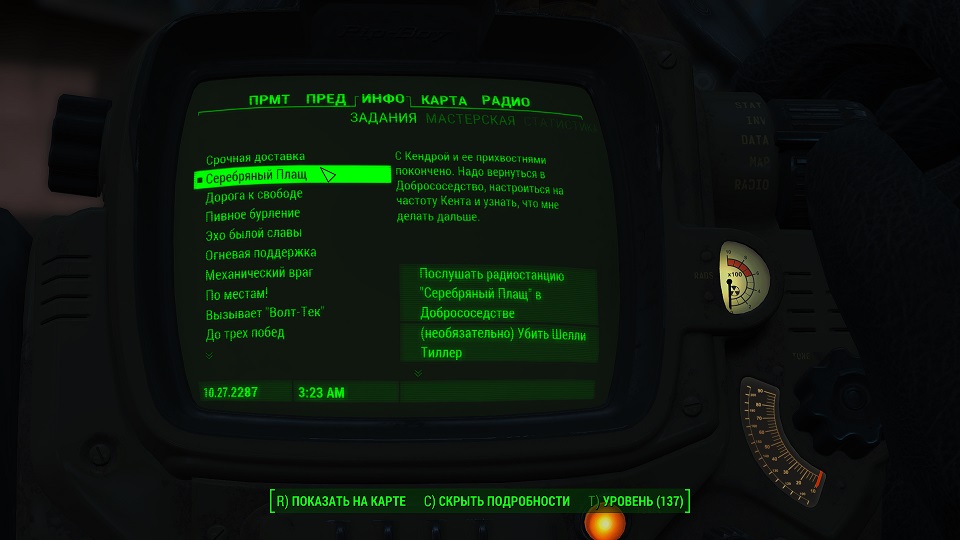The image size is (960, 540).
Task: Select the quest Пивное бурление
Action: [x=252, y=214]
